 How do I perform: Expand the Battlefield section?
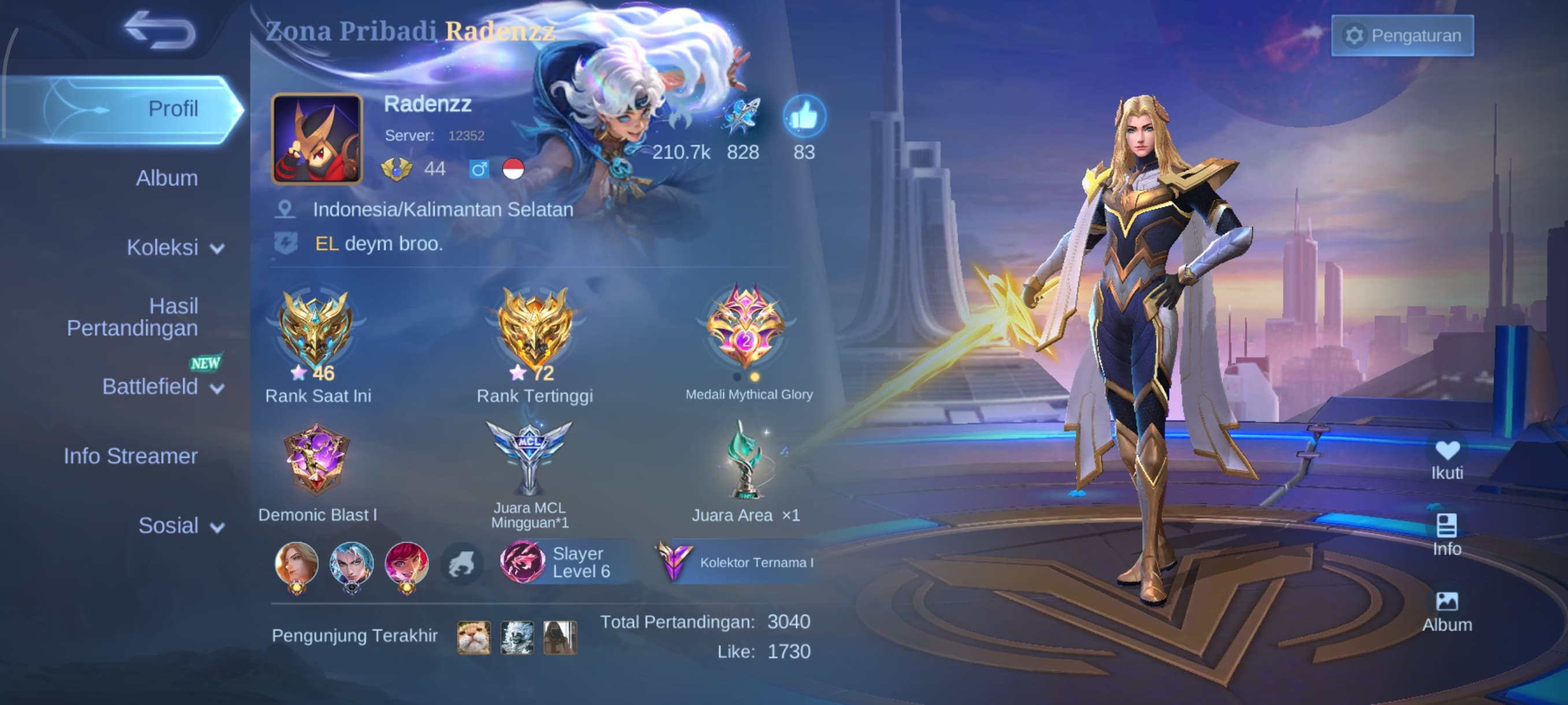(162, 387)
